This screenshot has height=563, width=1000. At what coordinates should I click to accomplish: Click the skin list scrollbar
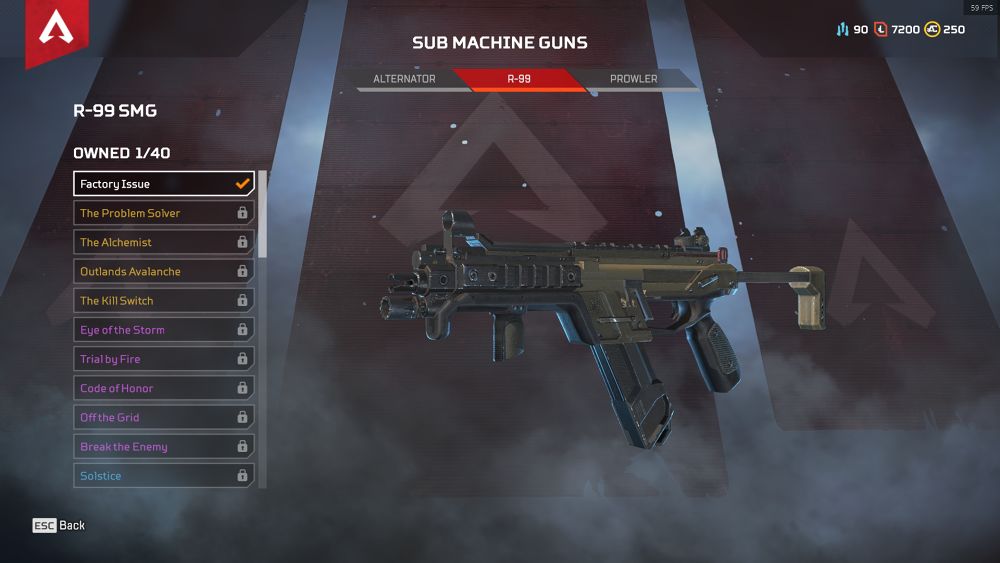click(263, 215)
